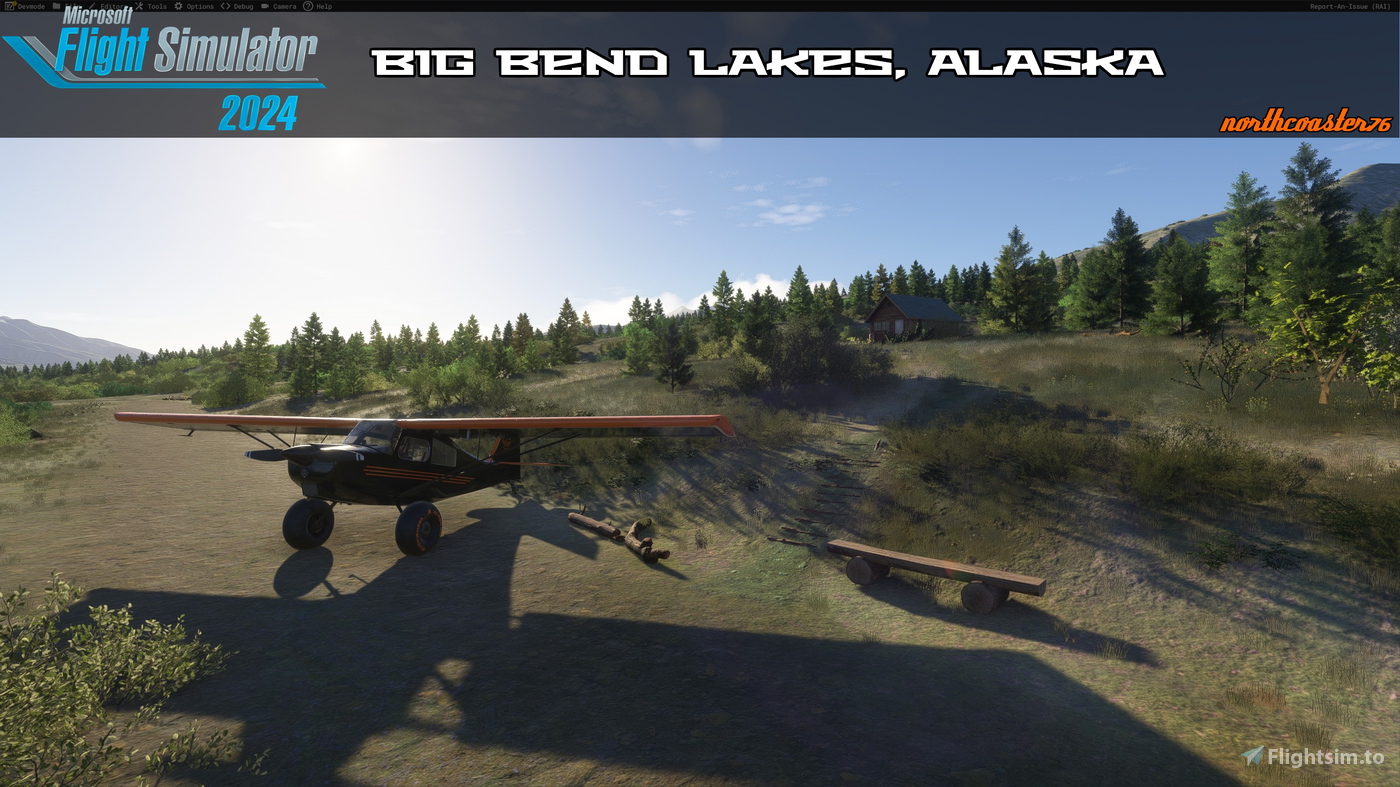The height and width of the screenshot is (787, 1400).
Task: Open the Editors dropdown
Action: pos(112,6)
